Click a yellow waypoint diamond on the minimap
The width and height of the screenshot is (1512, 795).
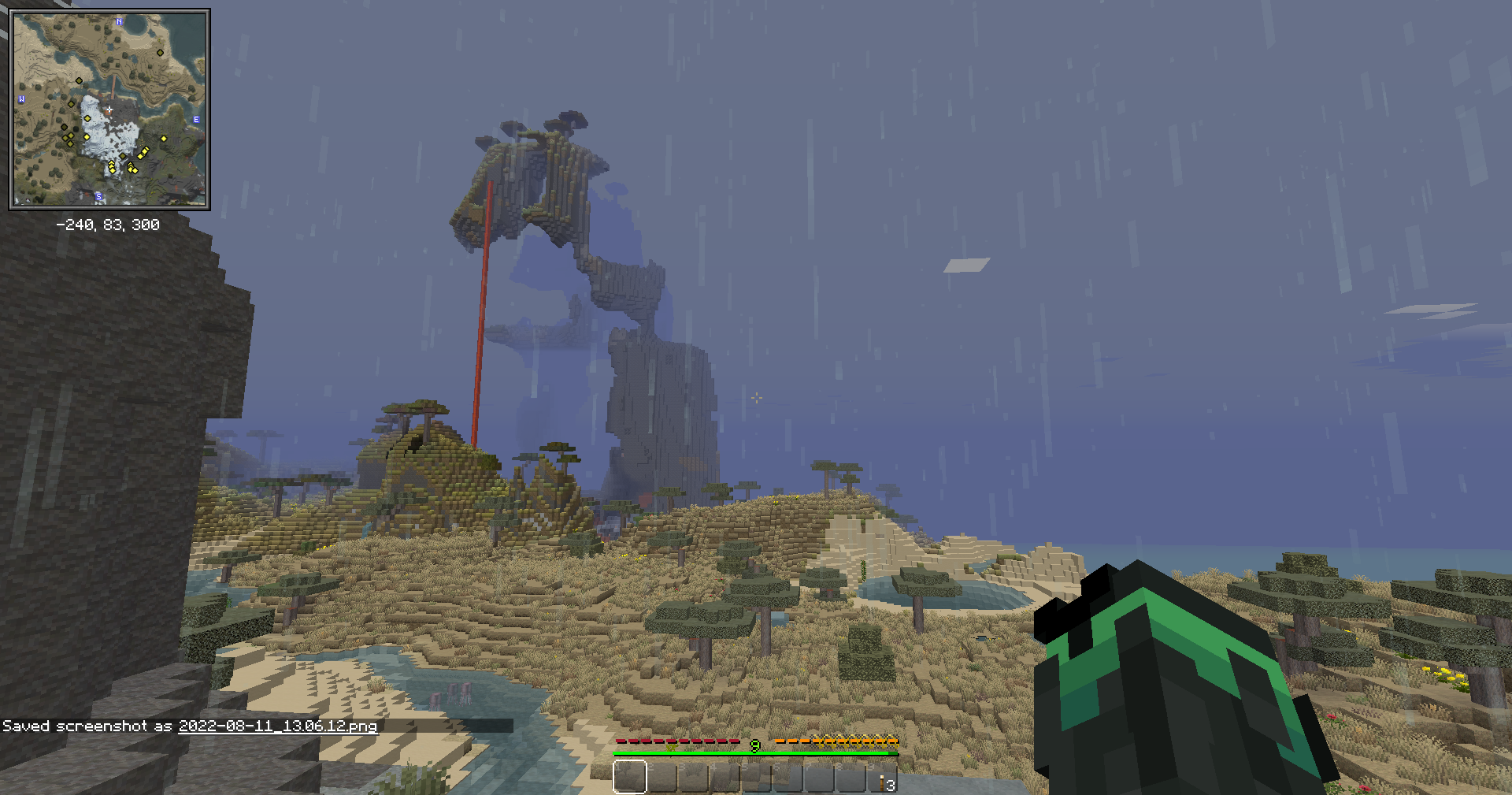click(163, 138)
